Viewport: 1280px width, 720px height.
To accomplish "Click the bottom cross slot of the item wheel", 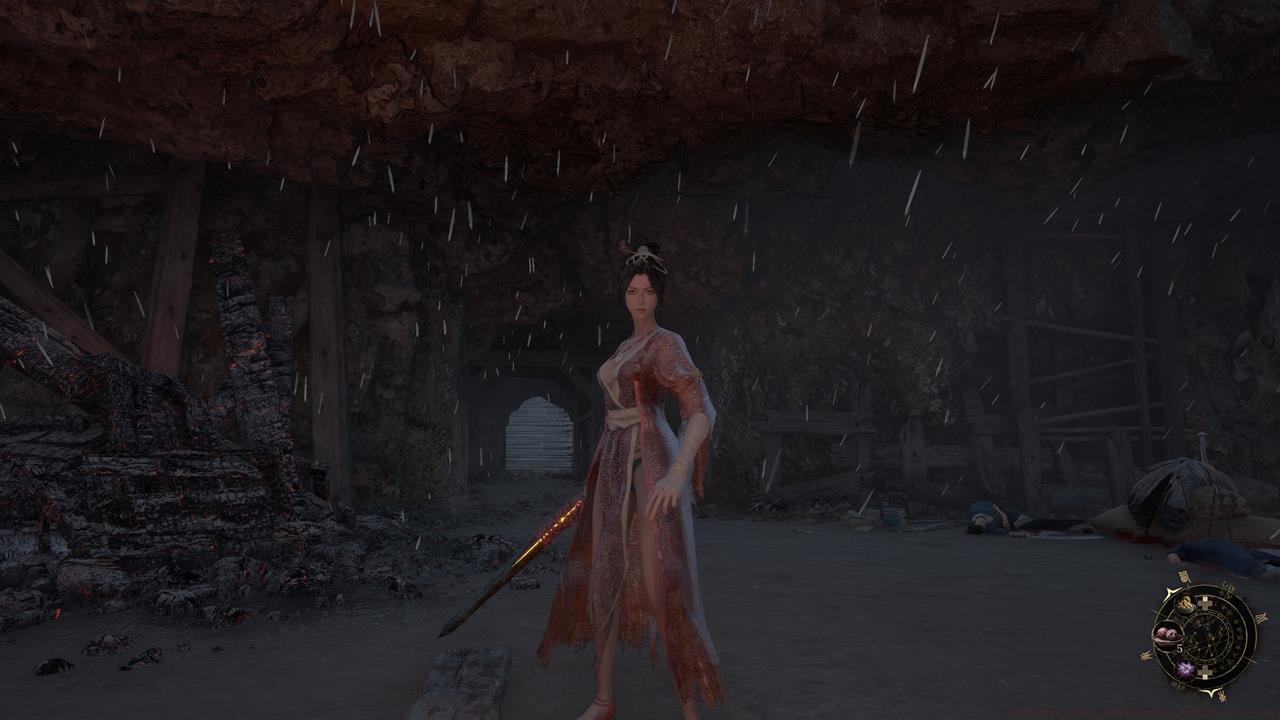I will (x=1206, y=671).
